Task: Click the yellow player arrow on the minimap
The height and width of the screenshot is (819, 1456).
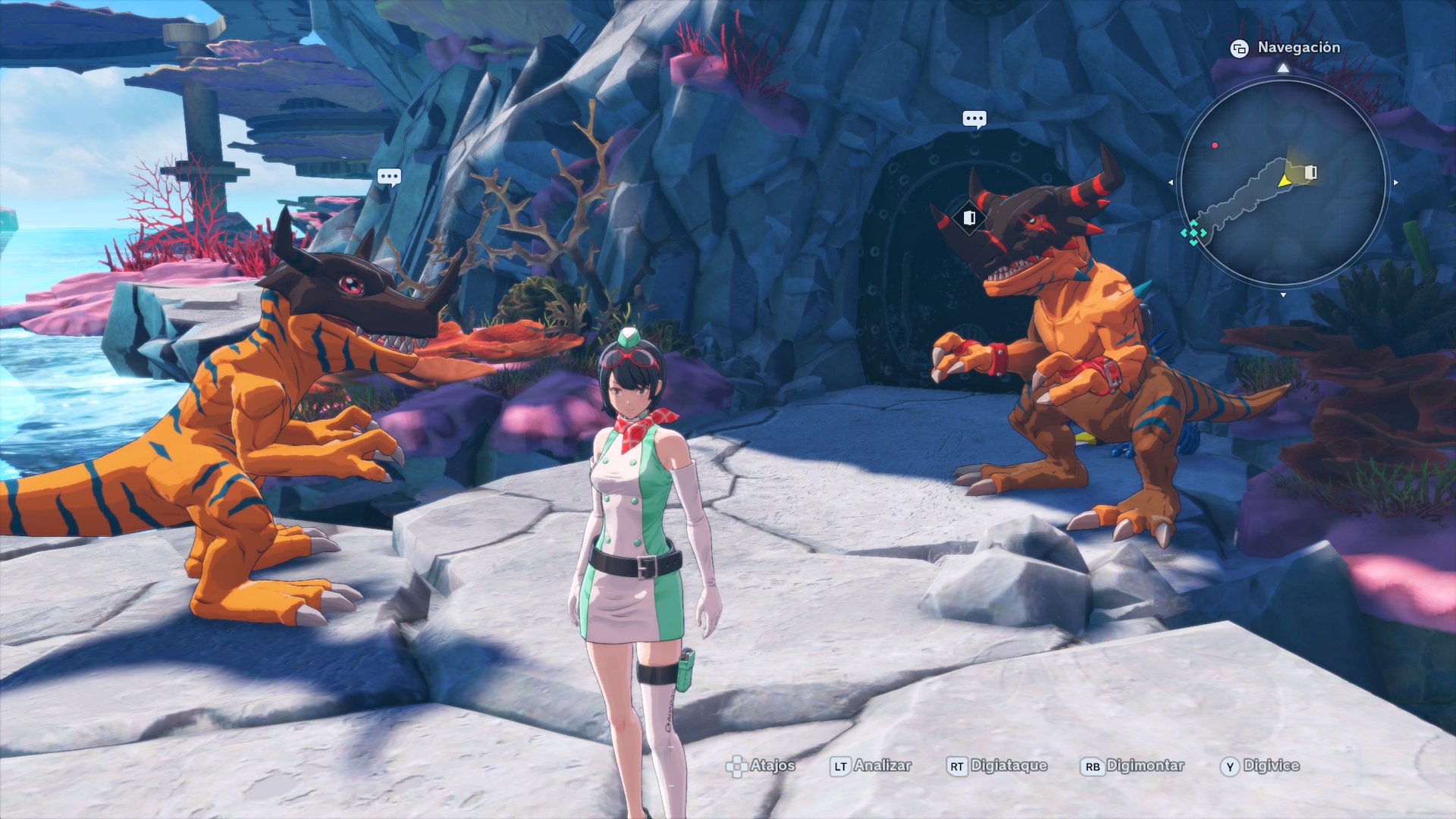Action: point(1284,181)
